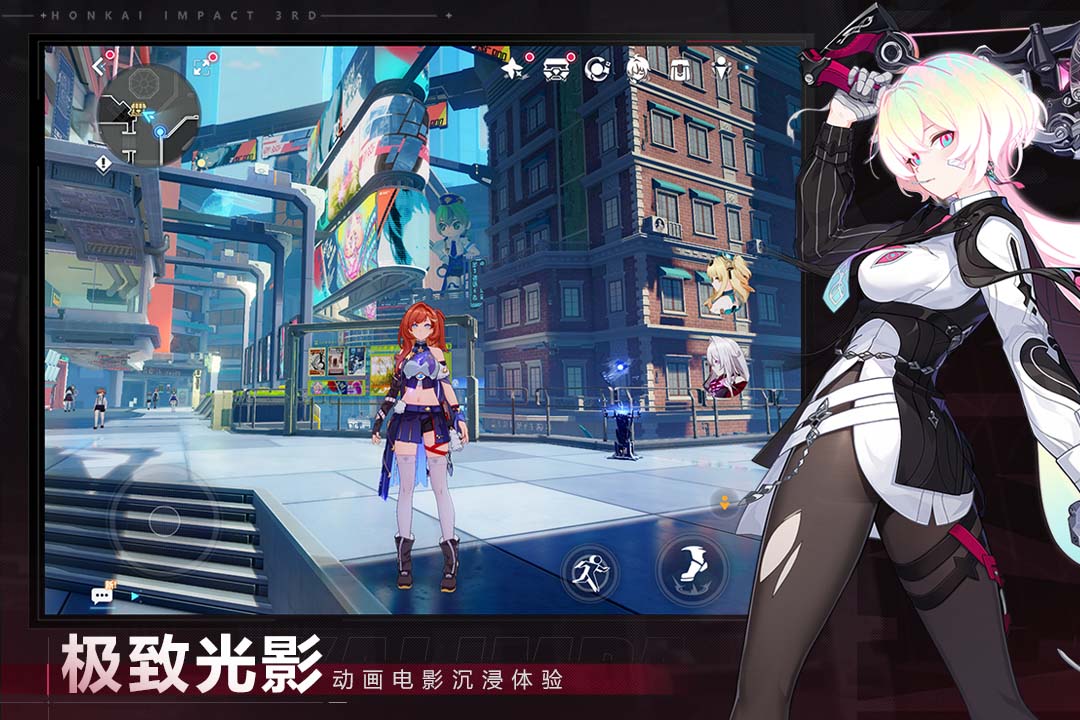The image size is (1080, 720).
Task: Open the sparkle star icon in top bar
Action: (514, 69)
